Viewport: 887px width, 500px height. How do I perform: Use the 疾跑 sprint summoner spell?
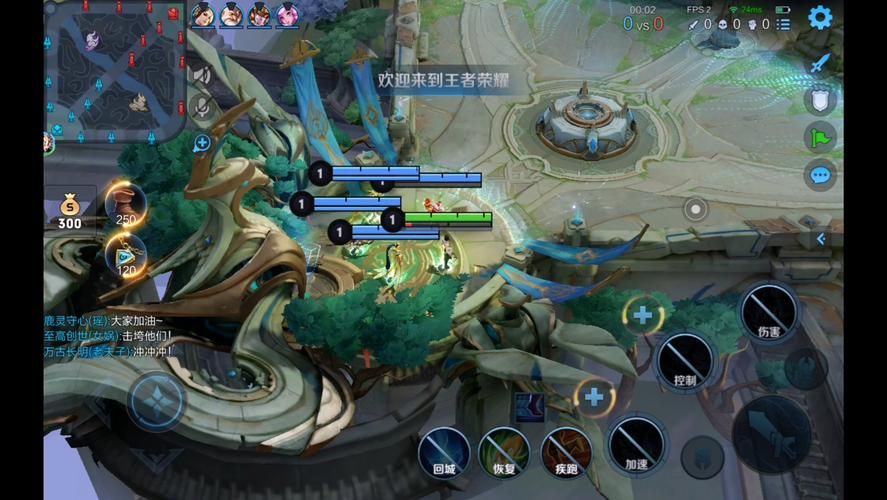[565, 452]
